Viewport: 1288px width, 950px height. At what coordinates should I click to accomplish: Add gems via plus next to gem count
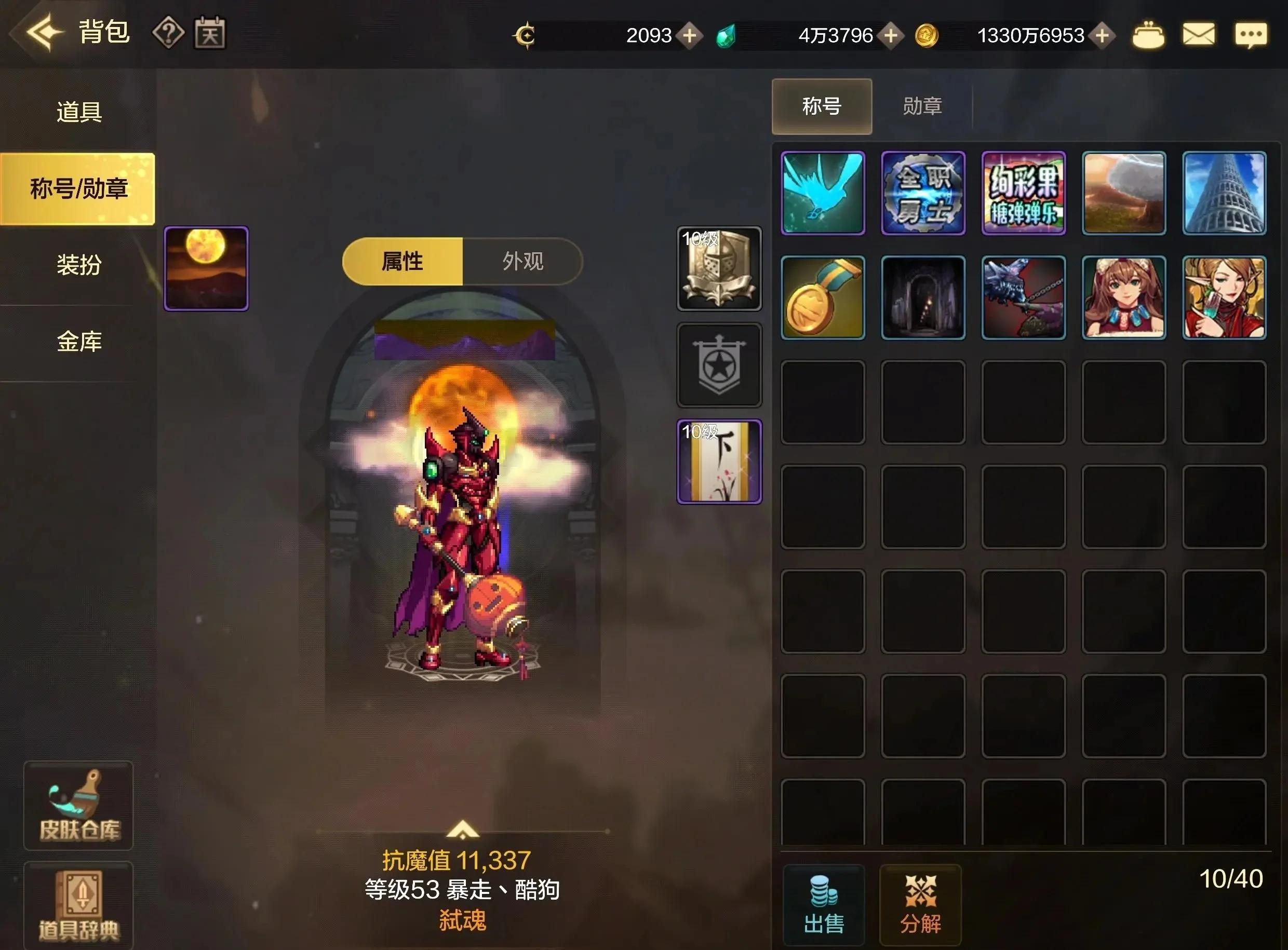[891, 35]
